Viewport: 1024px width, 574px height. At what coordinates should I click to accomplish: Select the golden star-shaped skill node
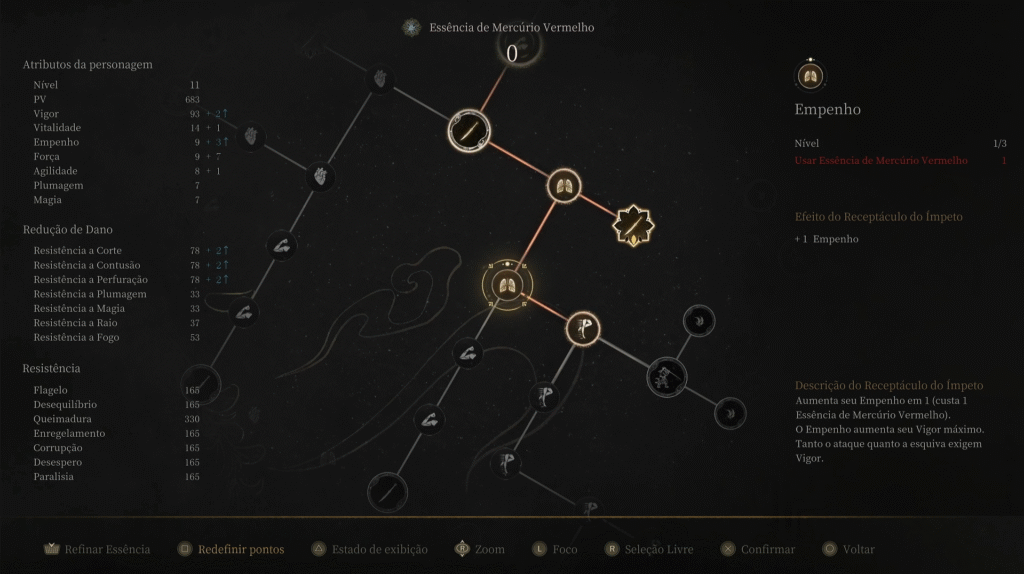point(633,227)
